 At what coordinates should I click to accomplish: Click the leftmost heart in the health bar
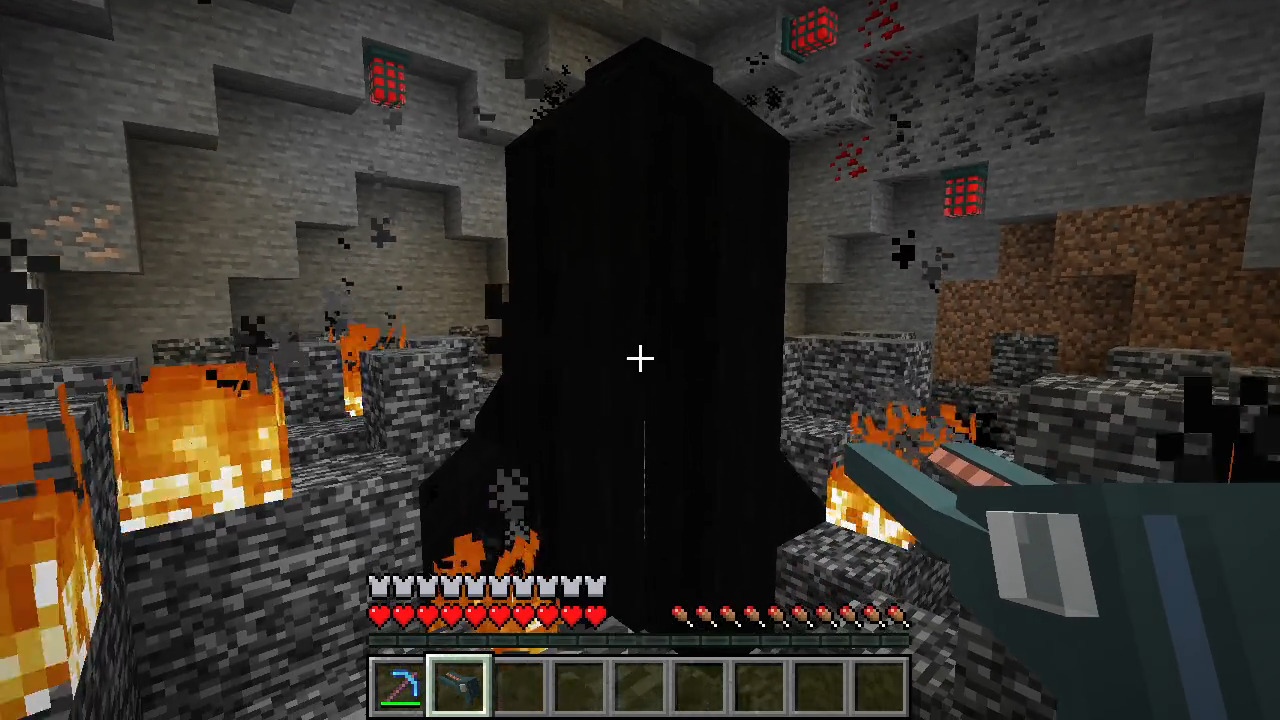[379, 617]
